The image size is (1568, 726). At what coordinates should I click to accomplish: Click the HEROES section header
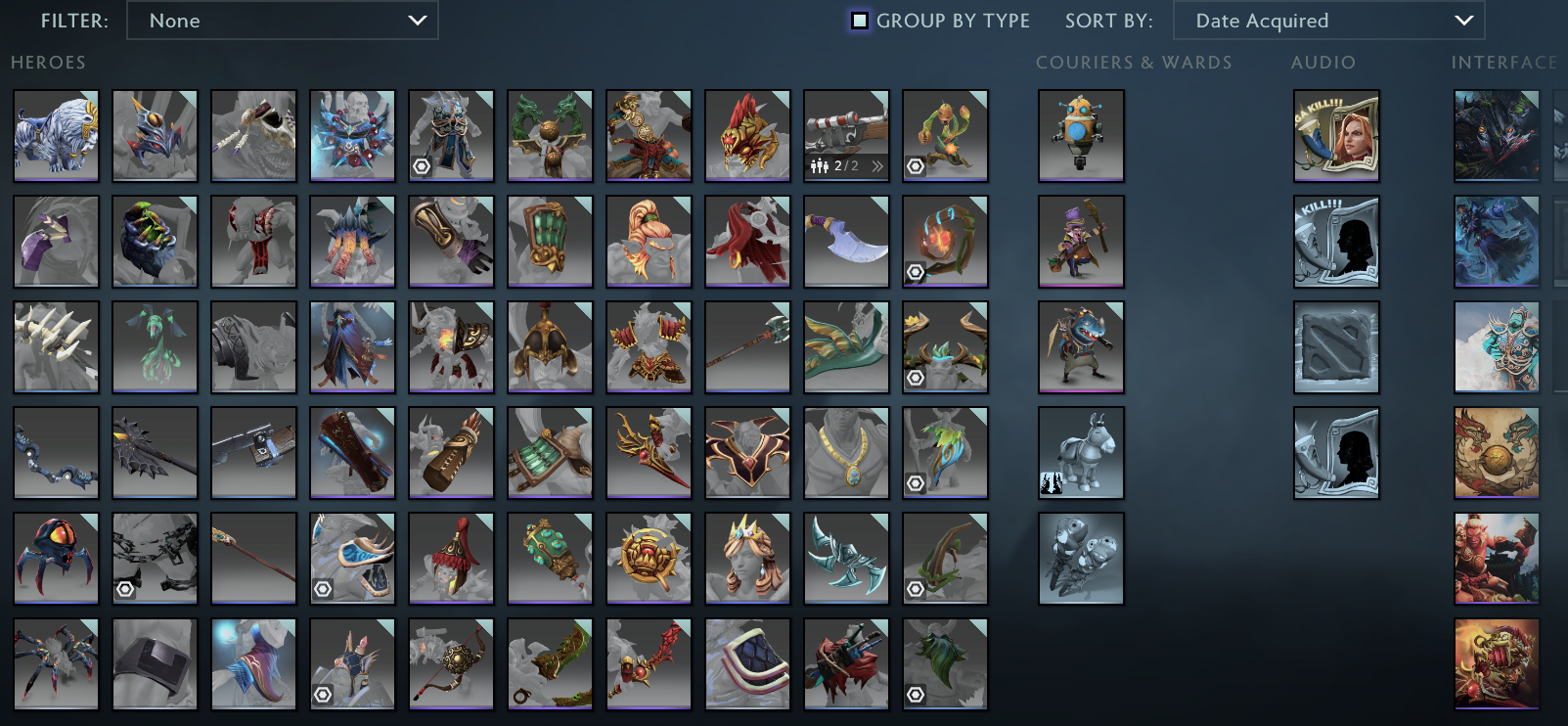point(48,63)
